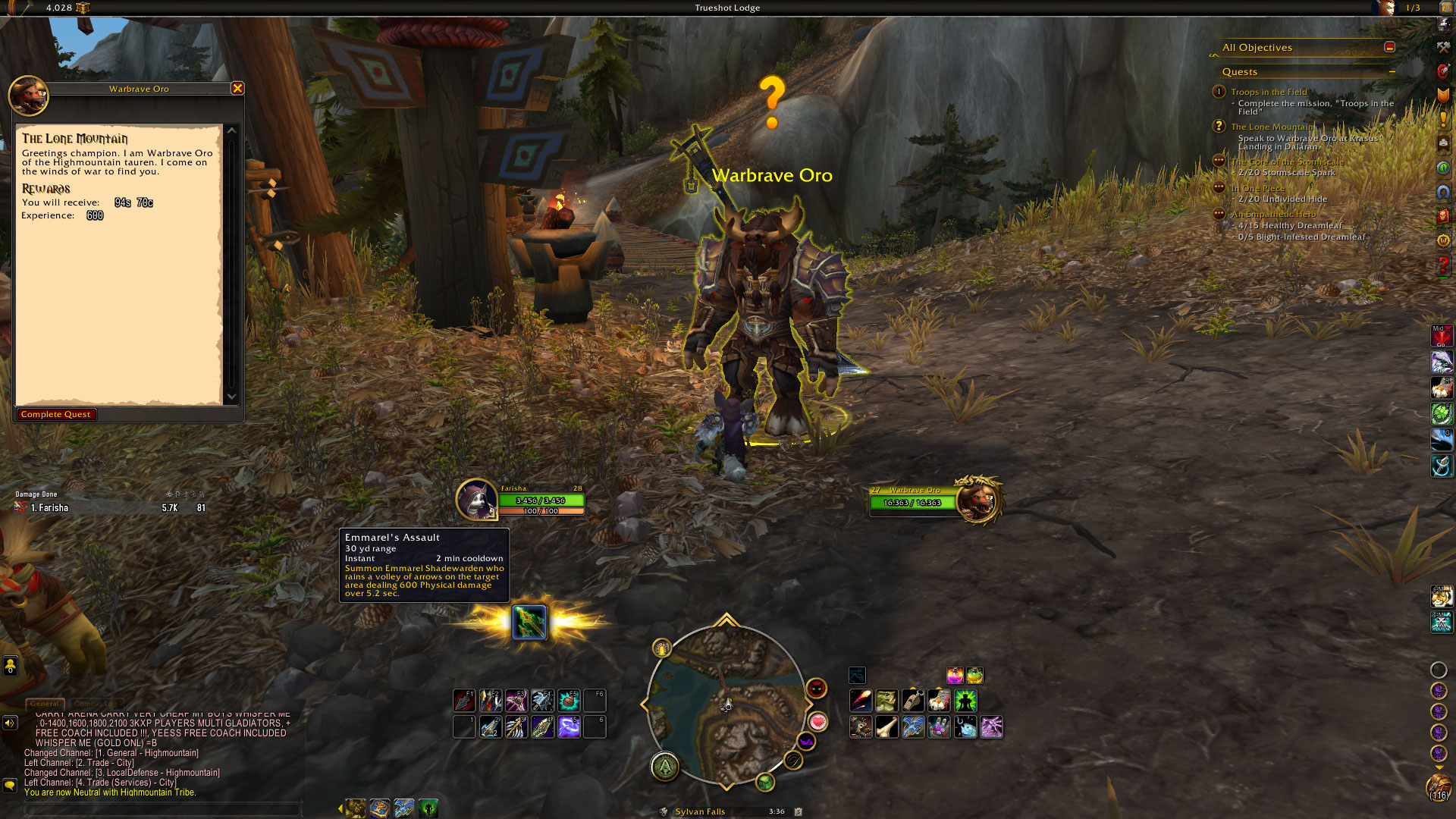Click Warbrave Oro's target portrait frame
The image size is (1456, 819).
point(977,500)
